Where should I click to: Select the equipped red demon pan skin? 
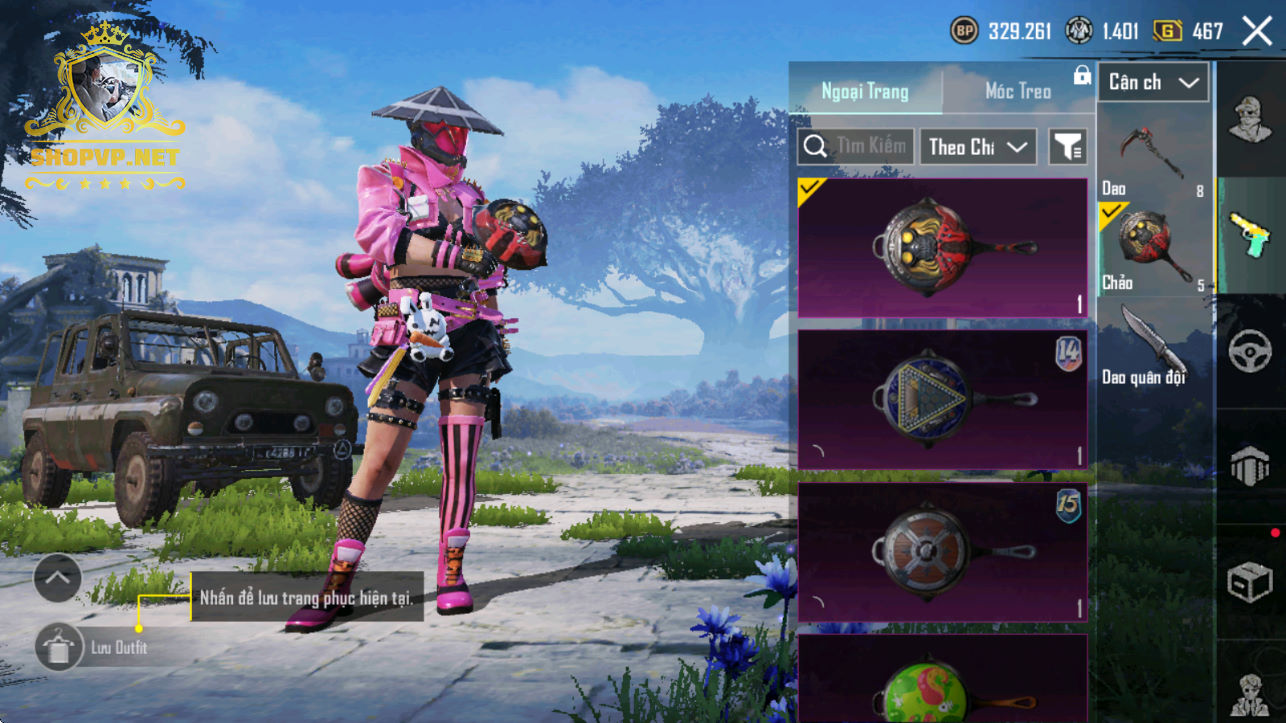(942, 247)
